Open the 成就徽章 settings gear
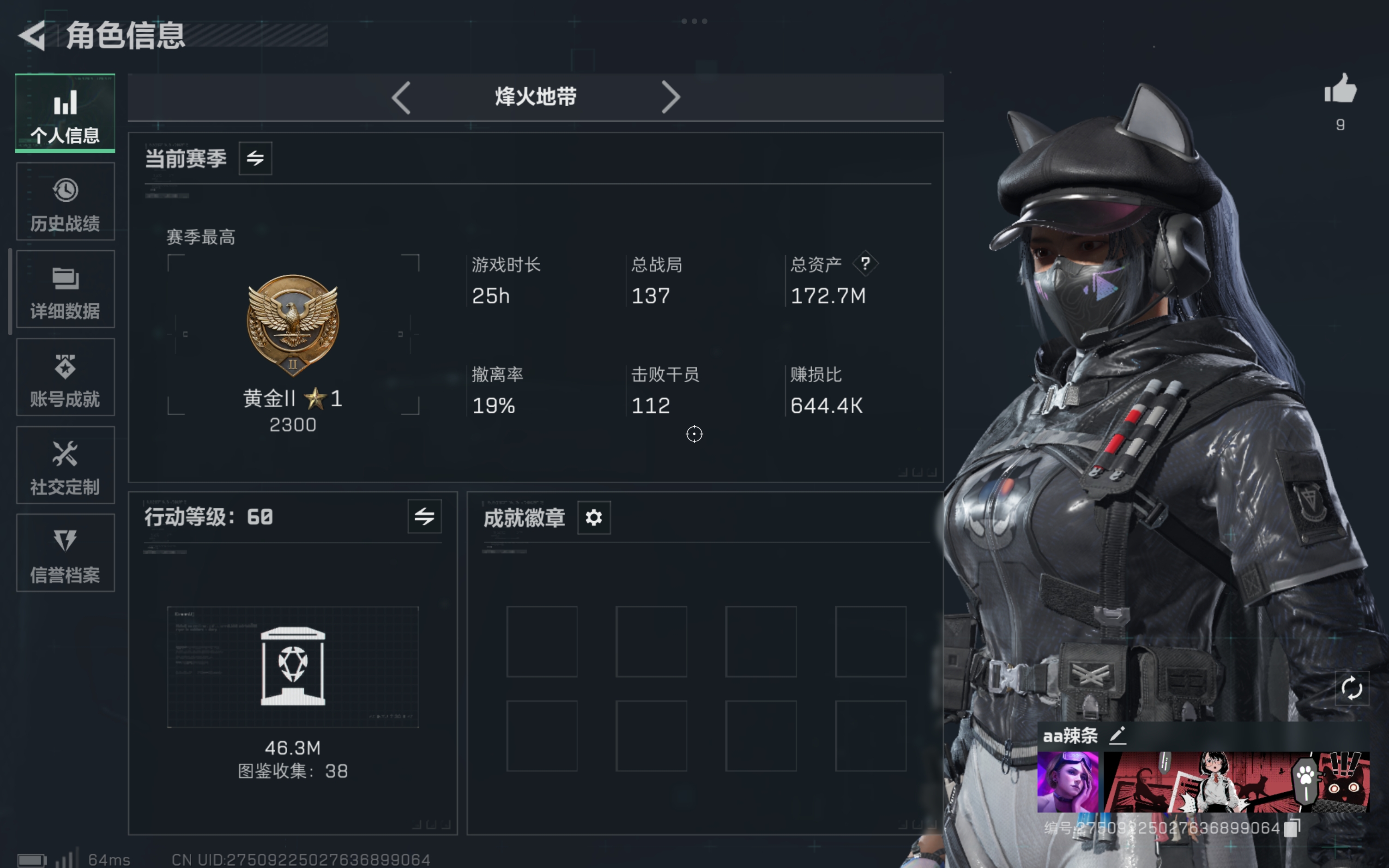 (x=594, y=517)
